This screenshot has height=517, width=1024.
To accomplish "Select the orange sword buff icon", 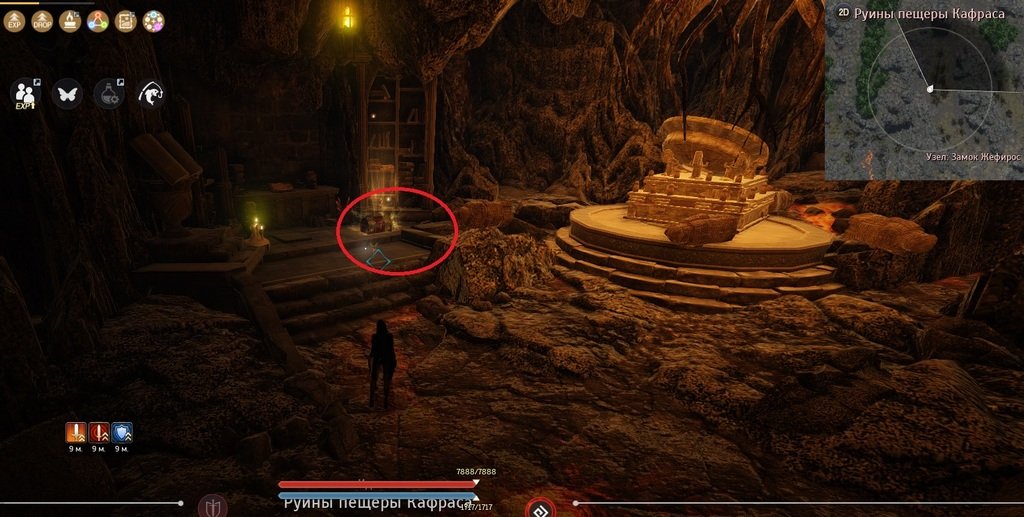I will point(76,432).
